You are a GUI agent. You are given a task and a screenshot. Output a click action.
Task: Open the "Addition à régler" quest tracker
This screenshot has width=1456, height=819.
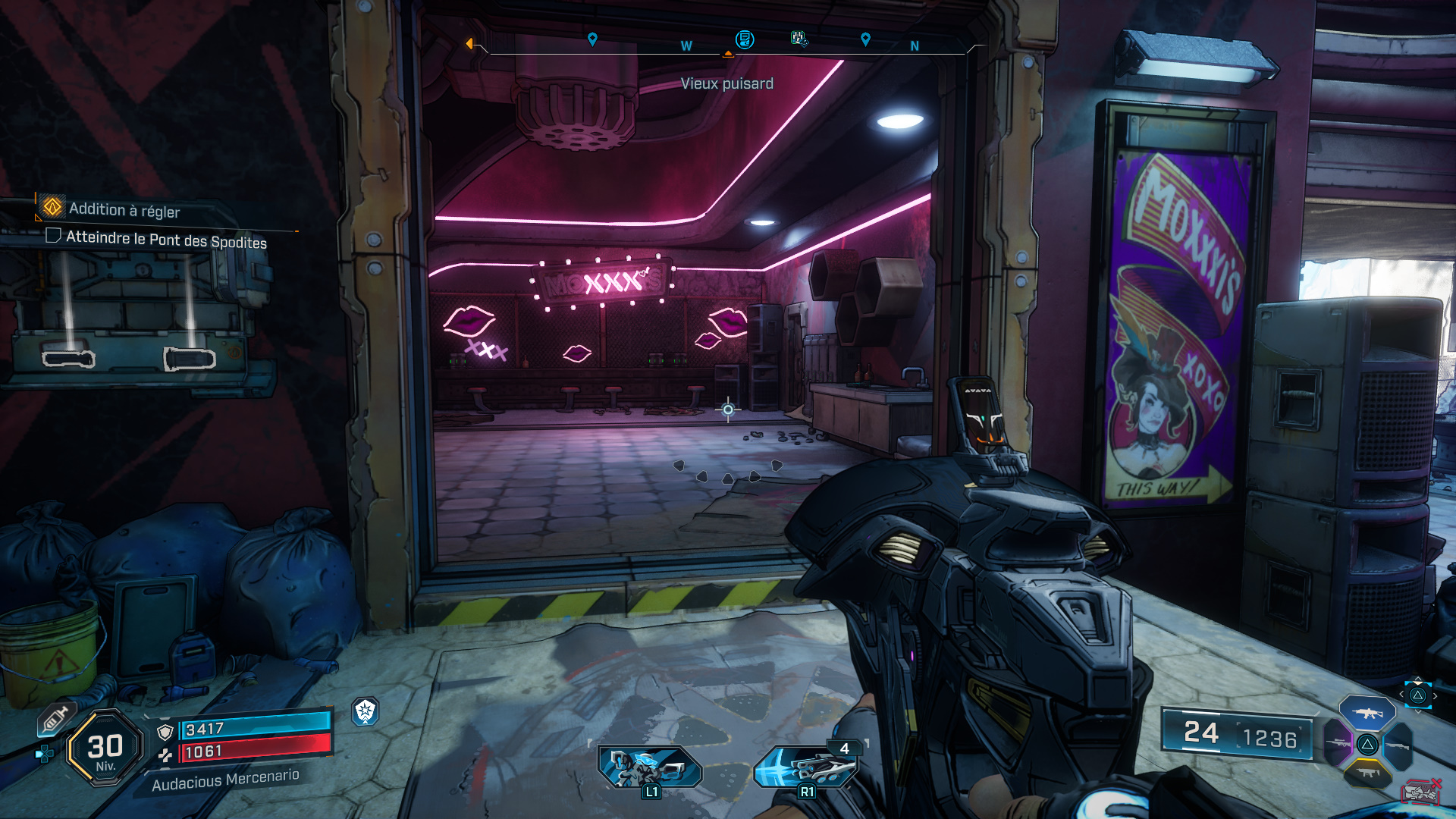pos(125,209)
